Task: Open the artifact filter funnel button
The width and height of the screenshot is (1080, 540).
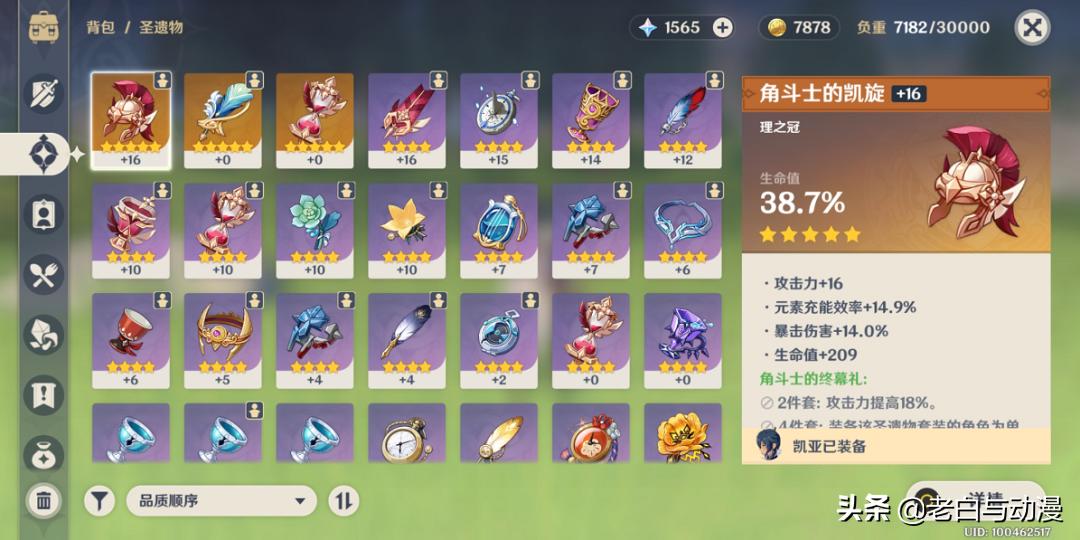Action: pos(100,501)
